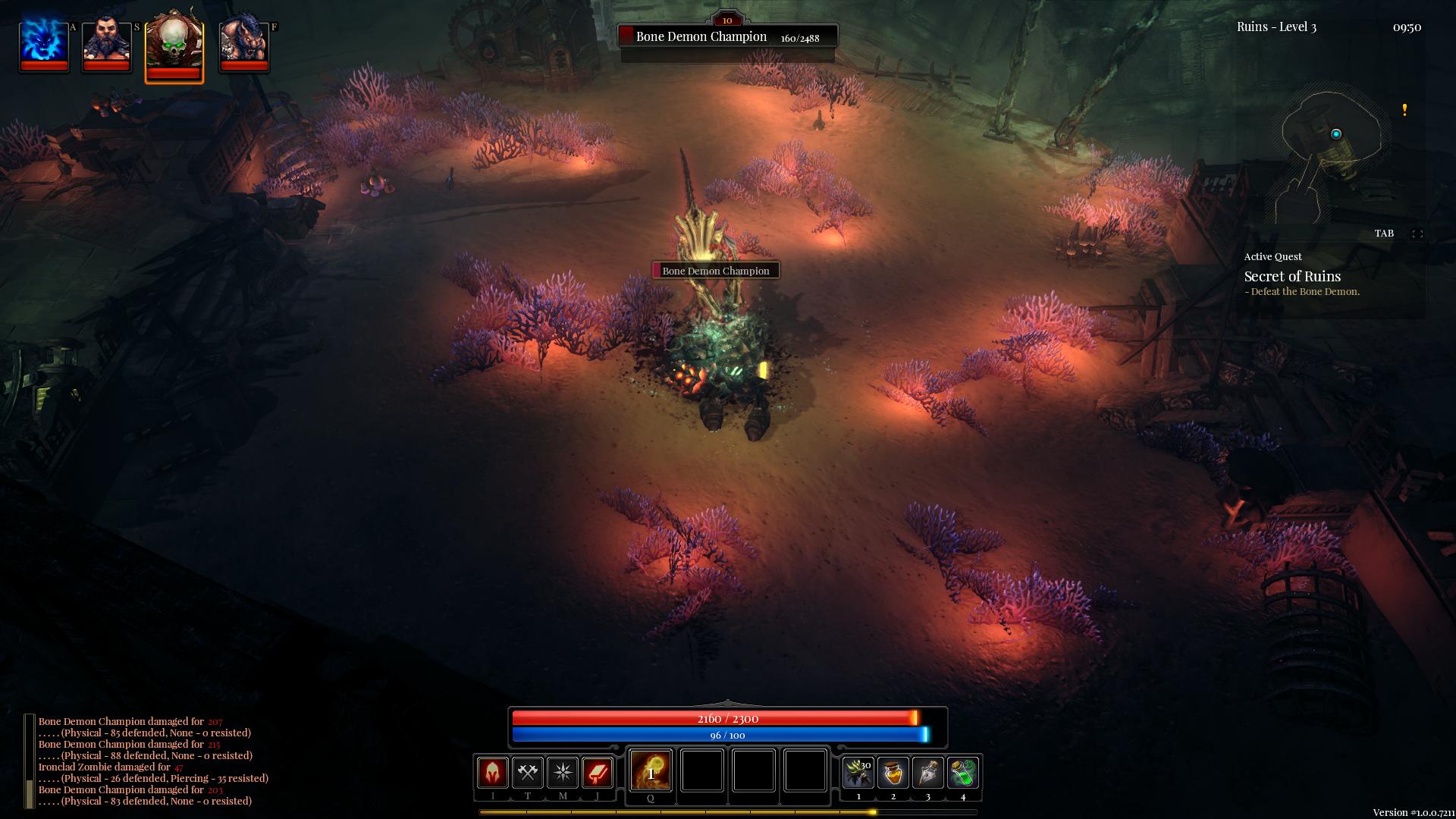This screenshot has width=1456, height=819.
Task: Select the bearded dwarf hero portrait
Action: coord(106,44)
